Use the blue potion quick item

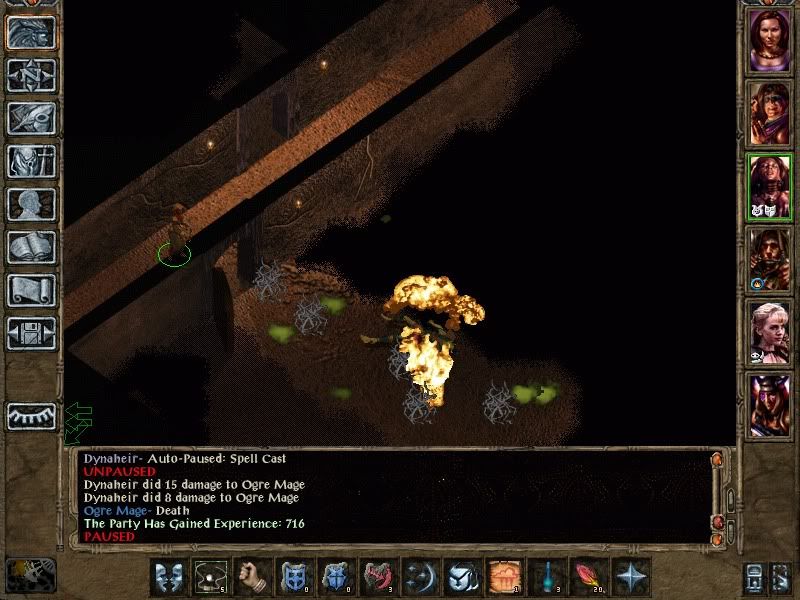pyautogui.click(x=544, y=578)
